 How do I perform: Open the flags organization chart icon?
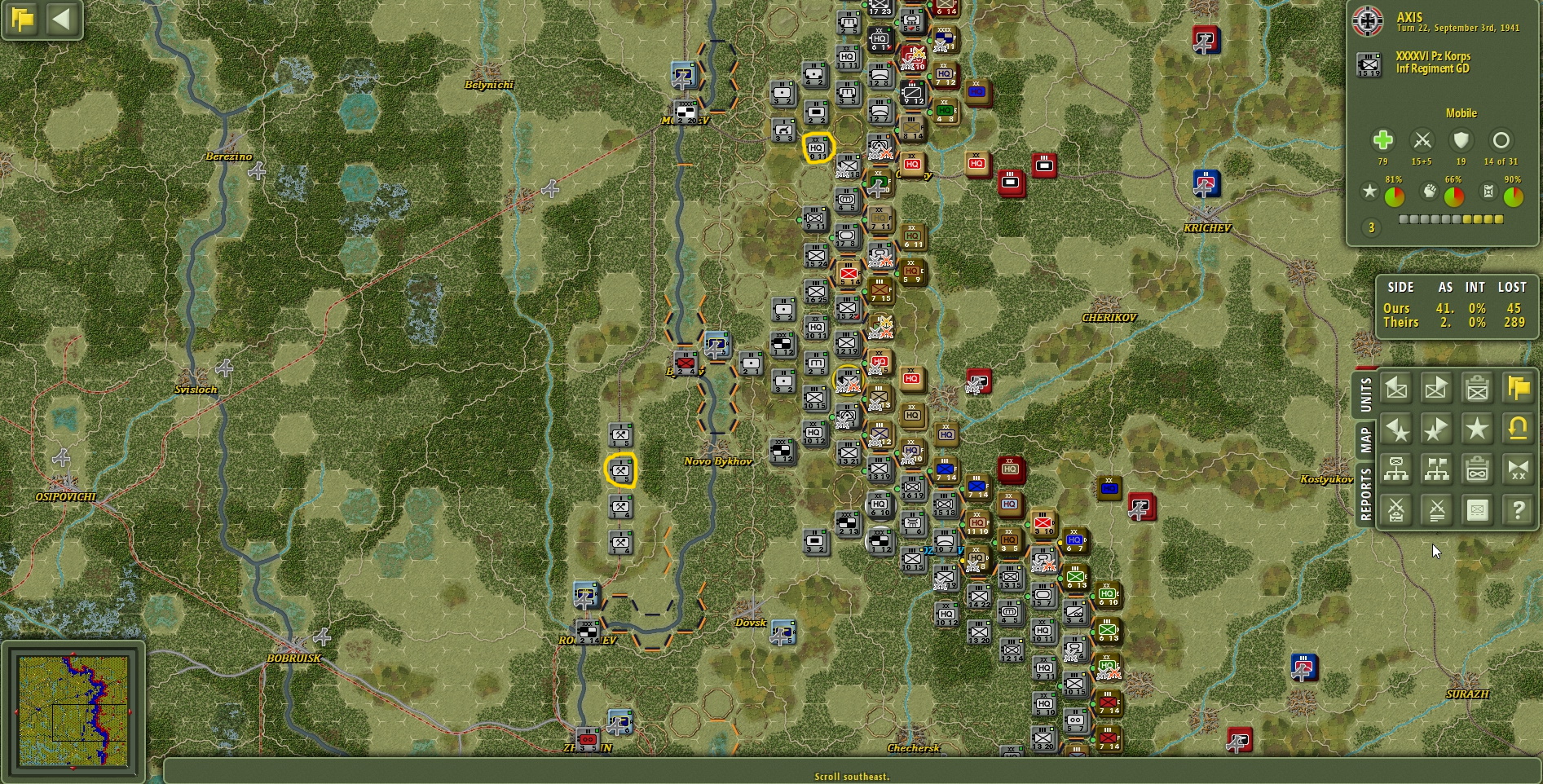tap(1436, 469)
